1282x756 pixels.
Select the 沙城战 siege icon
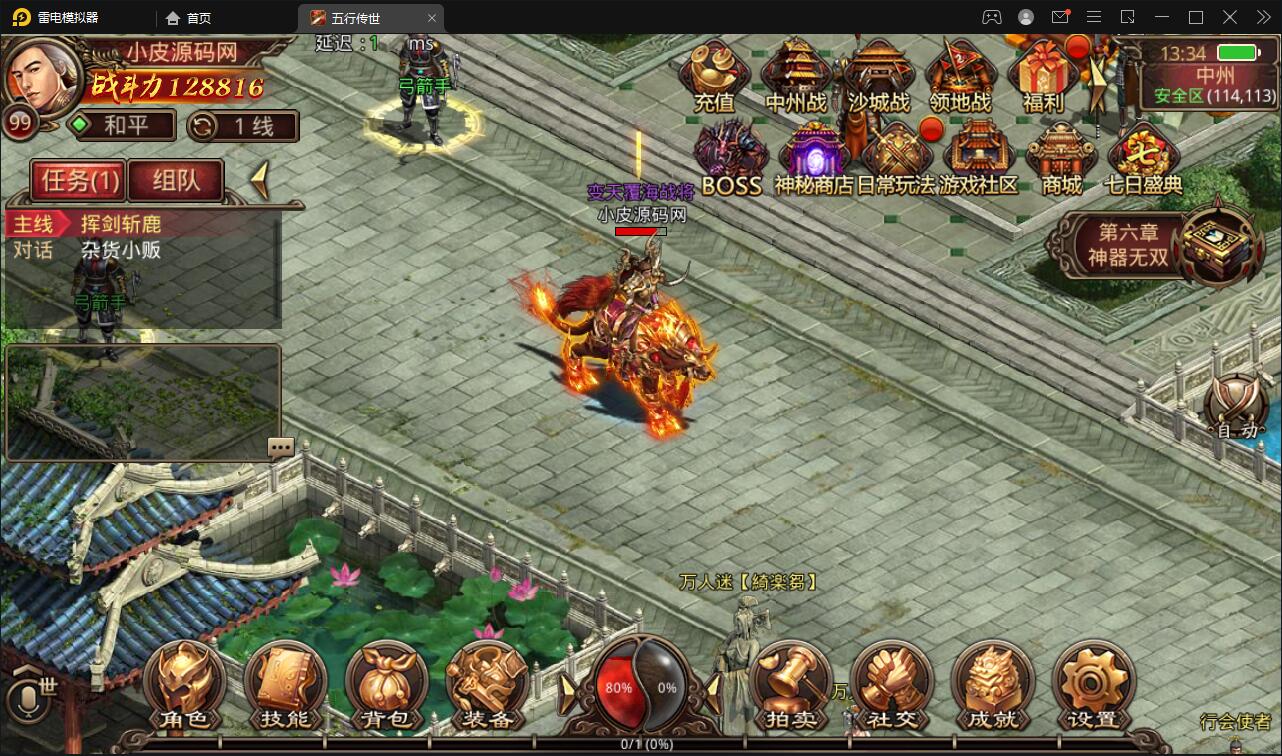(879, 75)
